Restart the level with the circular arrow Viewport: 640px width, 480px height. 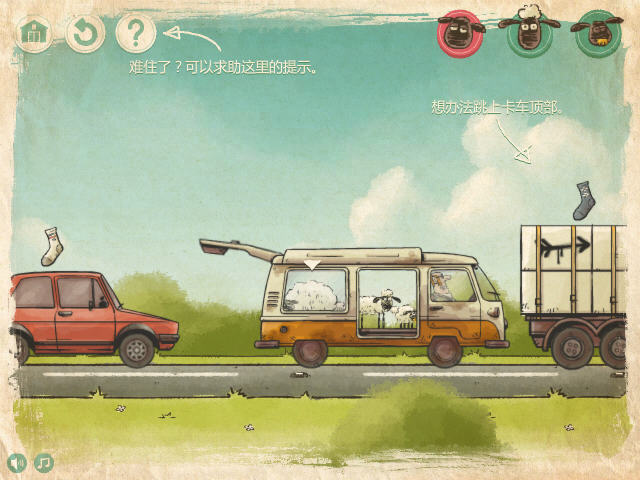tap(85, 33)
